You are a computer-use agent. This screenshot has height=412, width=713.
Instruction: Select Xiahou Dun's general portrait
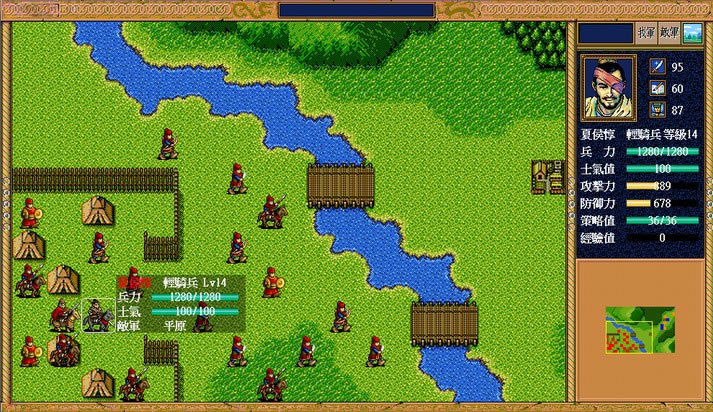[x=609, y=86]
